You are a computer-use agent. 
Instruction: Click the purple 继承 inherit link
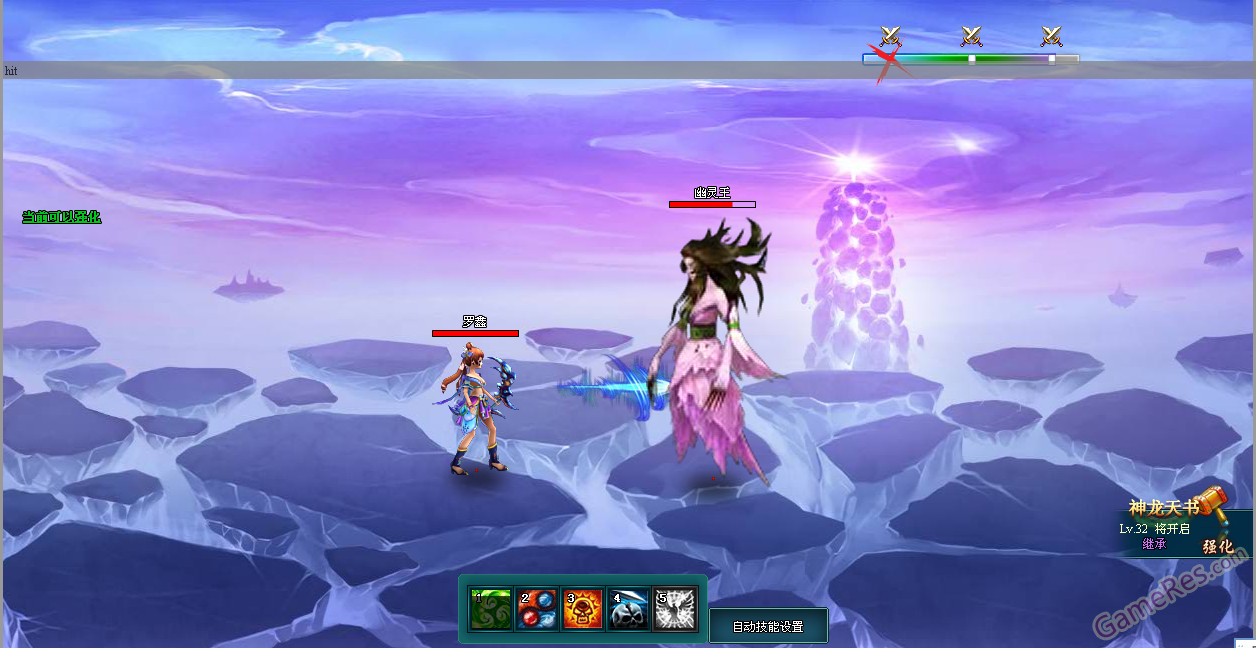tap(1154, 544)
